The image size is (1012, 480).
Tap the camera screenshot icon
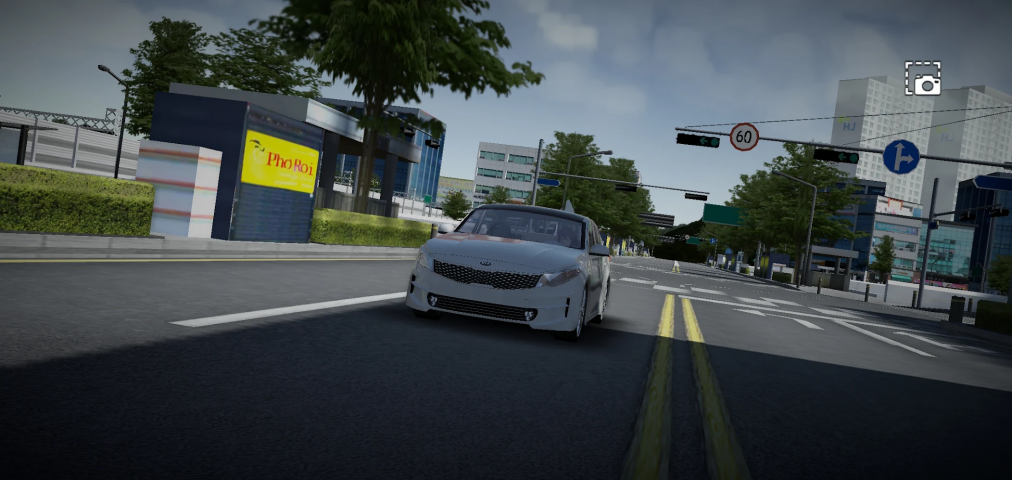pos(922,79)
